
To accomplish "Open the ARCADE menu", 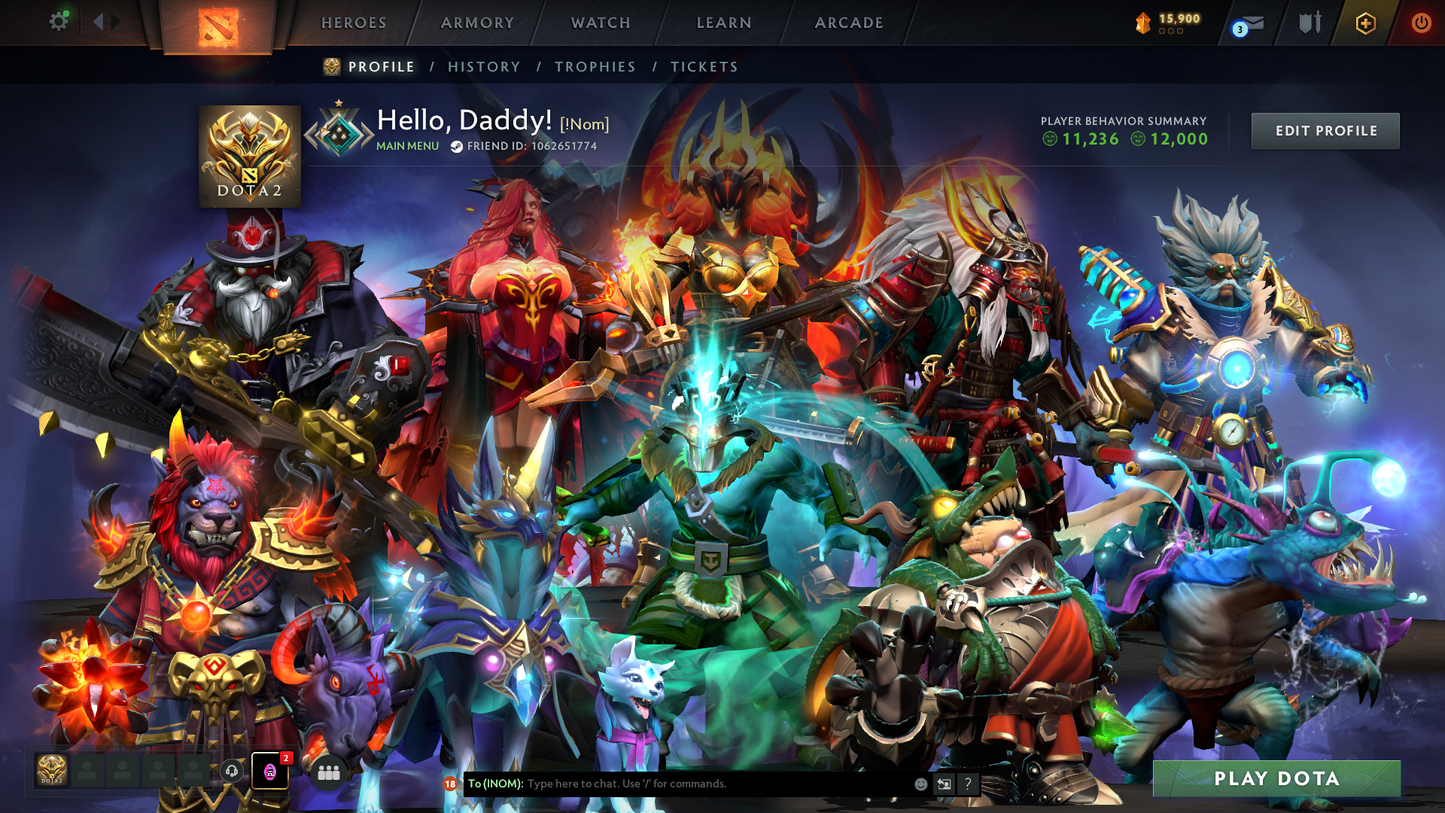I will point(847,22).
